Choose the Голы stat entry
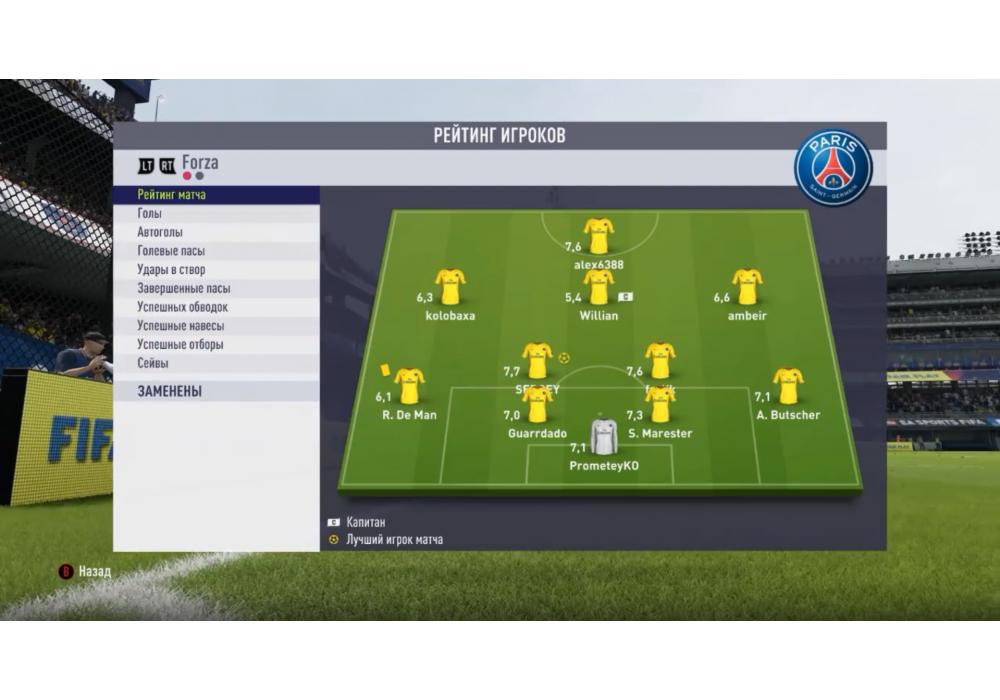This screenshot has width=1000, height=700. (x=150, y=214)
